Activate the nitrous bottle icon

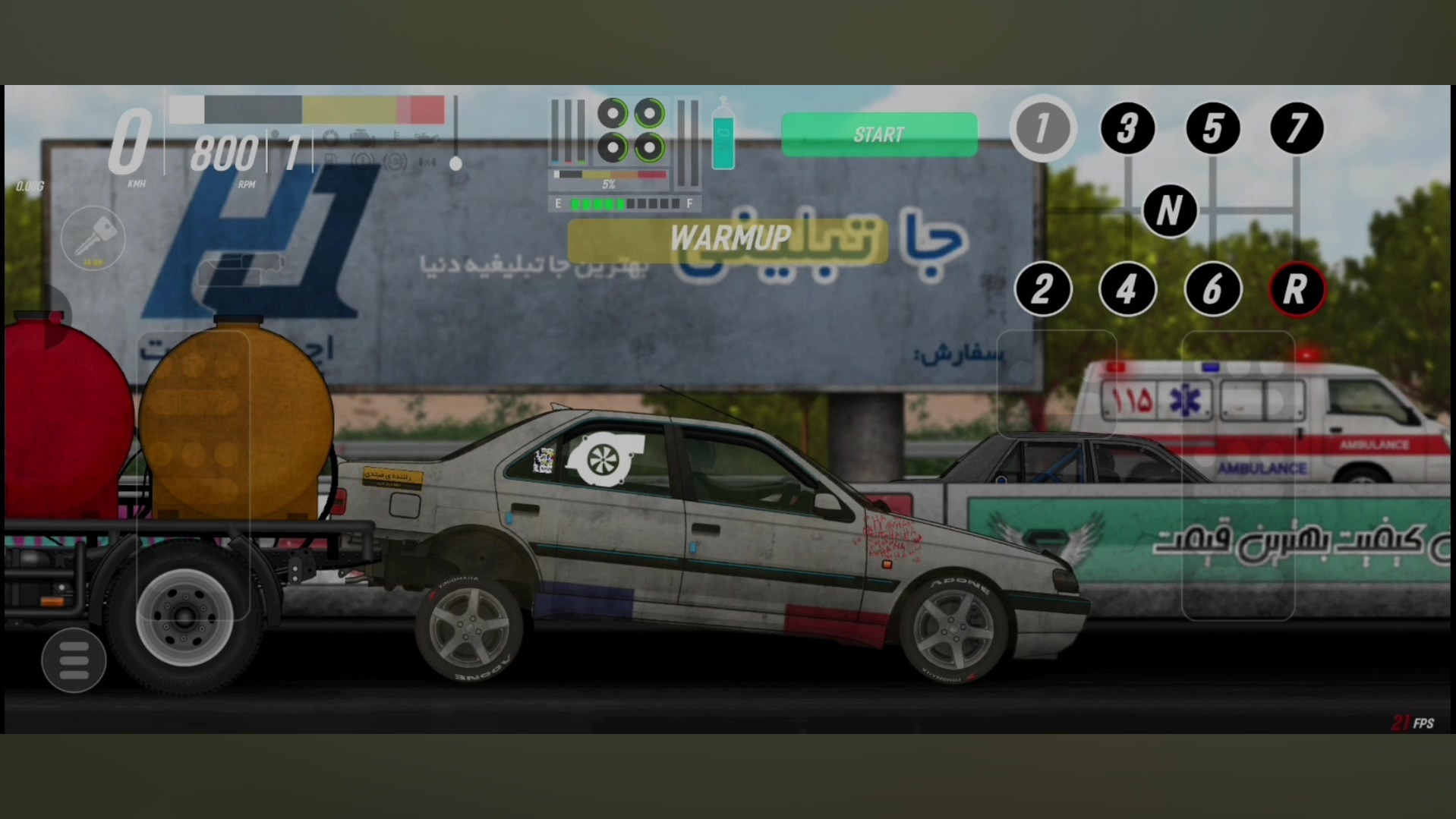tap(723, 137)
